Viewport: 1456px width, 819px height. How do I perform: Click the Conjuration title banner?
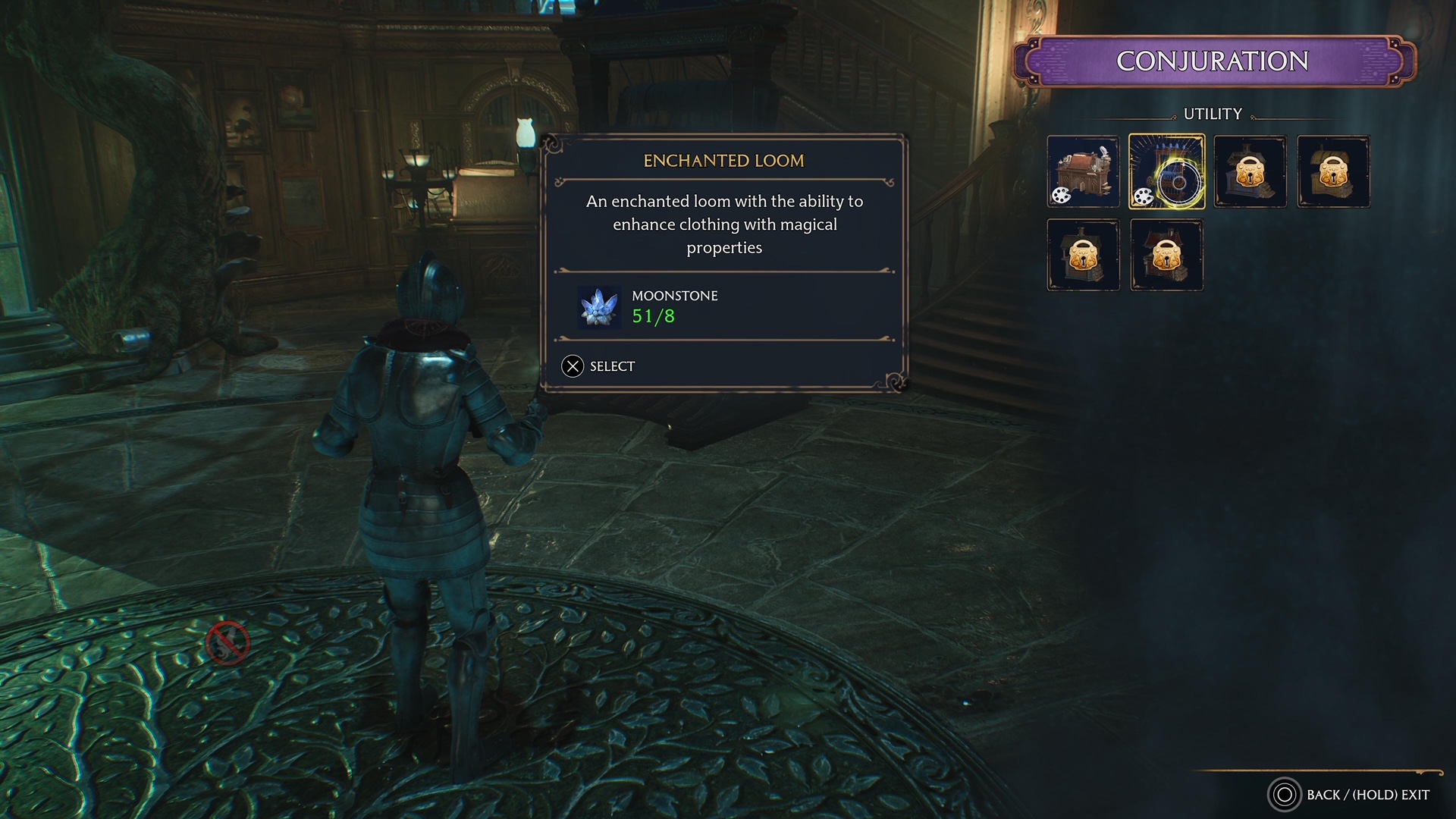click(x=1213, y=58)
